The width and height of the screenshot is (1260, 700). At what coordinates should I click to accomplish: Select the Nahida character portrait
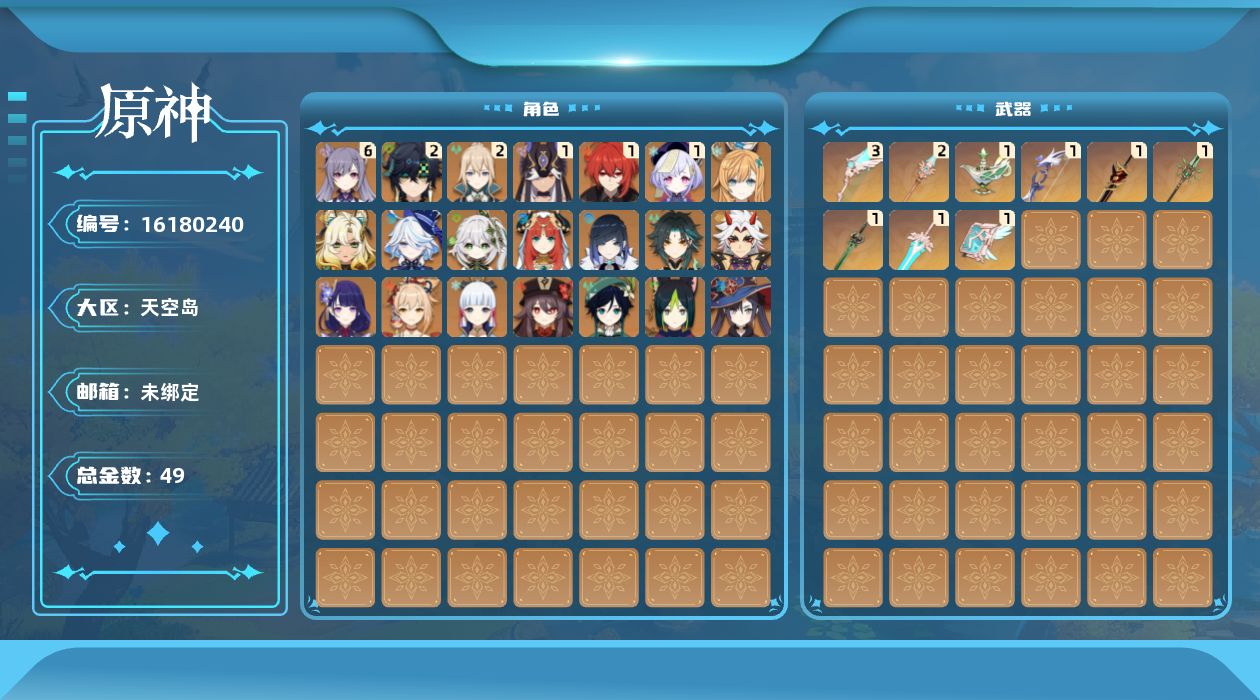coord(478,240)
